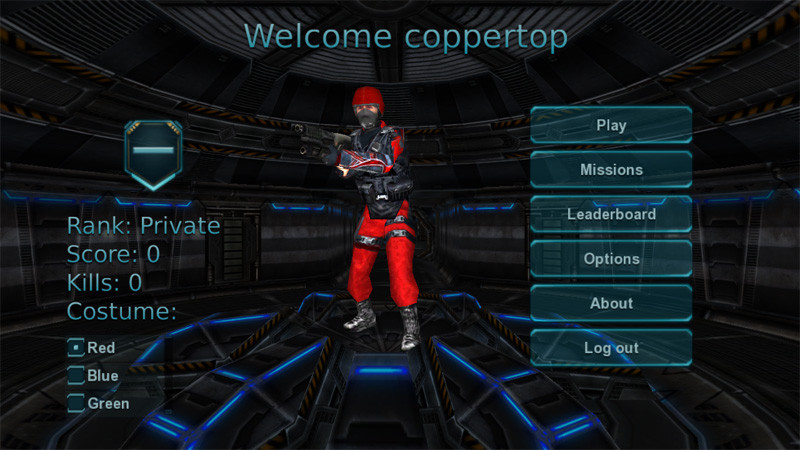Open the Missions menu

[611, 170]
